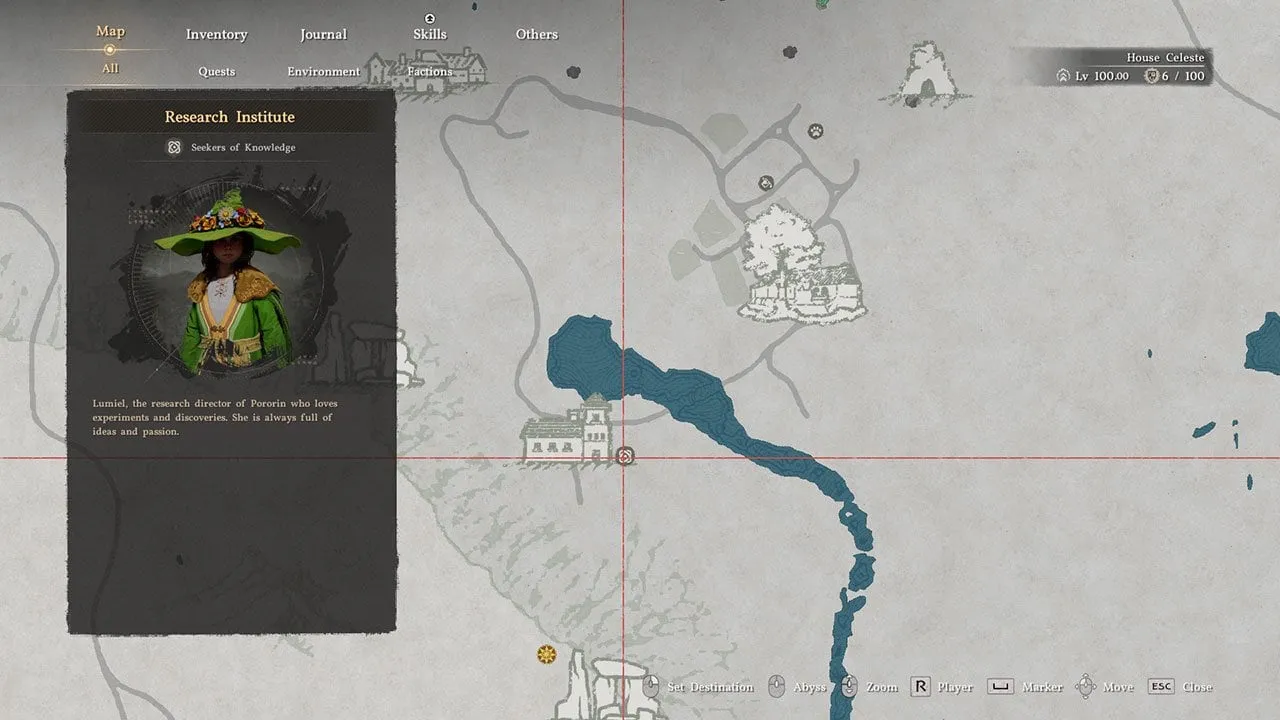Screen dimensions: 1280x720
Task: Click the pouch marker near the farm
Action: coord(765,182)
